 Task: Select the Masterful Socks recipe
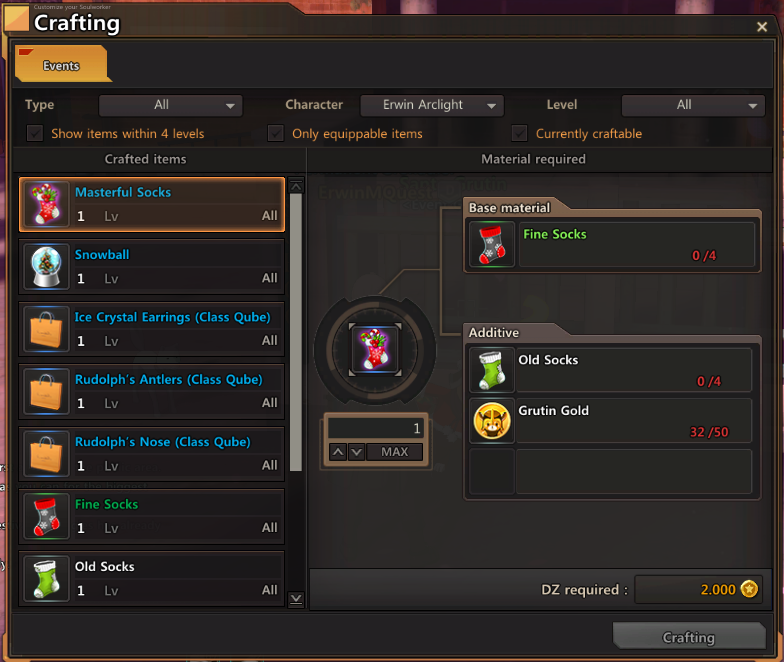[x=152, y=205]
